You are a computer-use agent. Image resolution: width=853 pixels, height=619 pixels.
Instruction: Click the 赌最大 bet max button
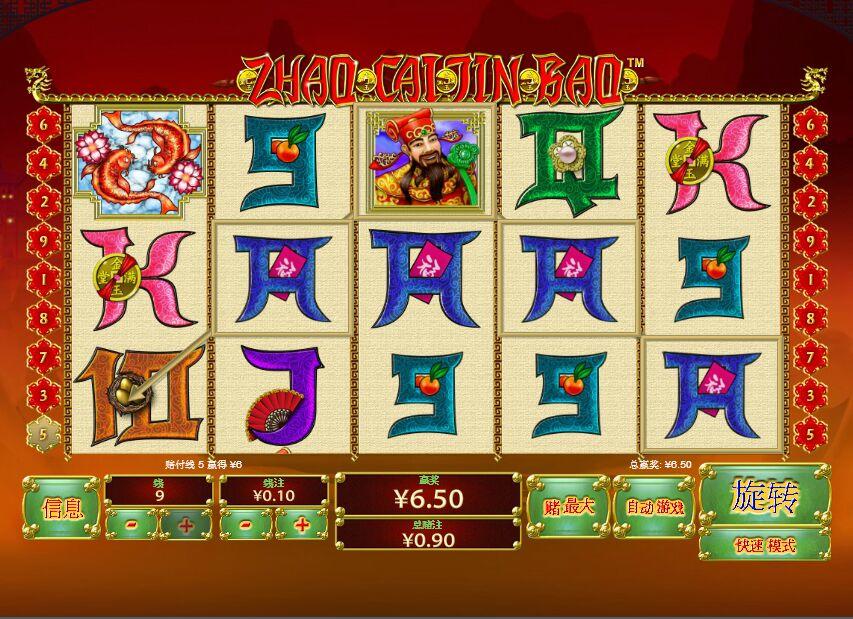(x=567, y=506)
